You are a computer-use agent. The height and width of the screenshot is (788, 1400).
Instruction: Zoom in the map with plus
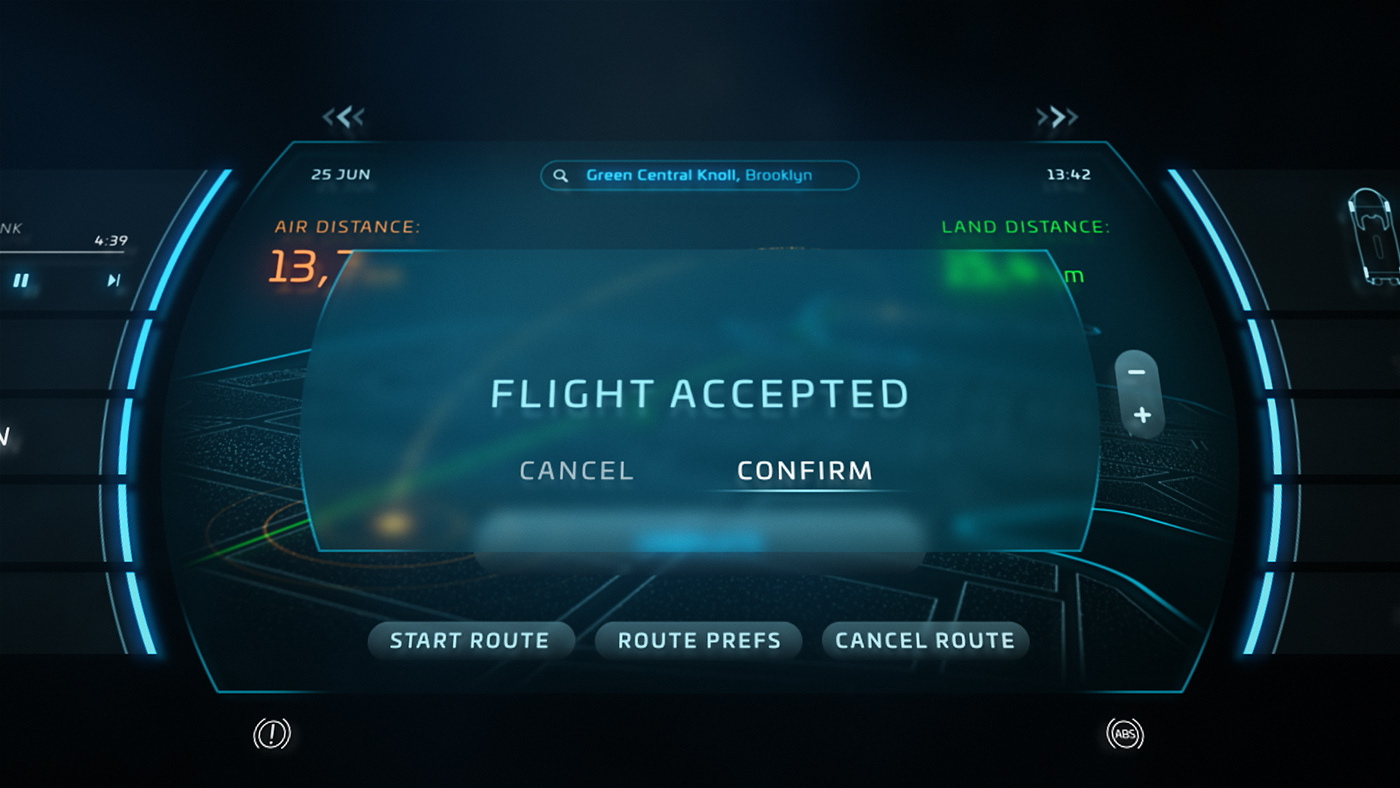point(1142,415)
